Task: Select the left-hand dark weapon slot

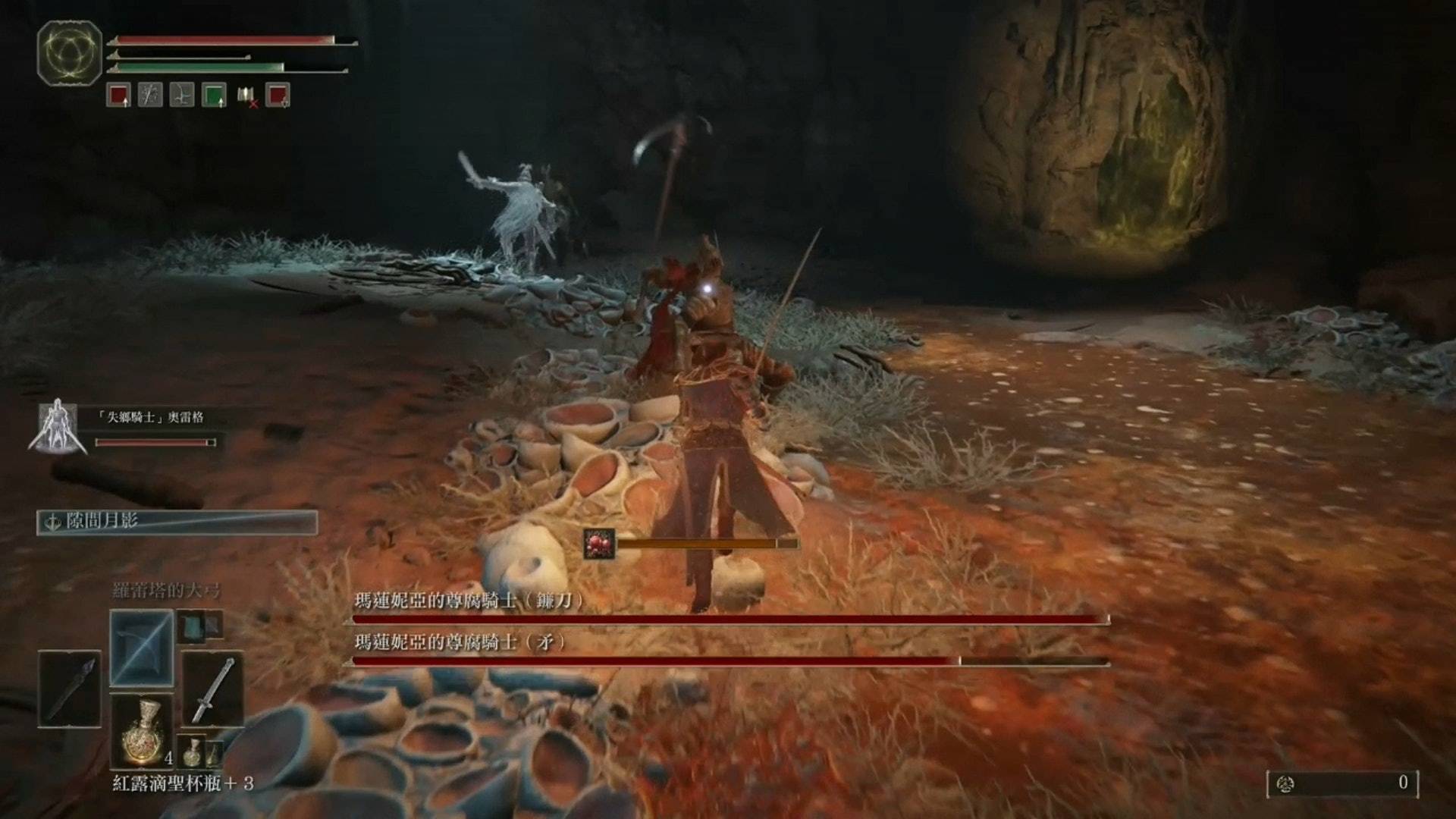Action: [70, 689]
